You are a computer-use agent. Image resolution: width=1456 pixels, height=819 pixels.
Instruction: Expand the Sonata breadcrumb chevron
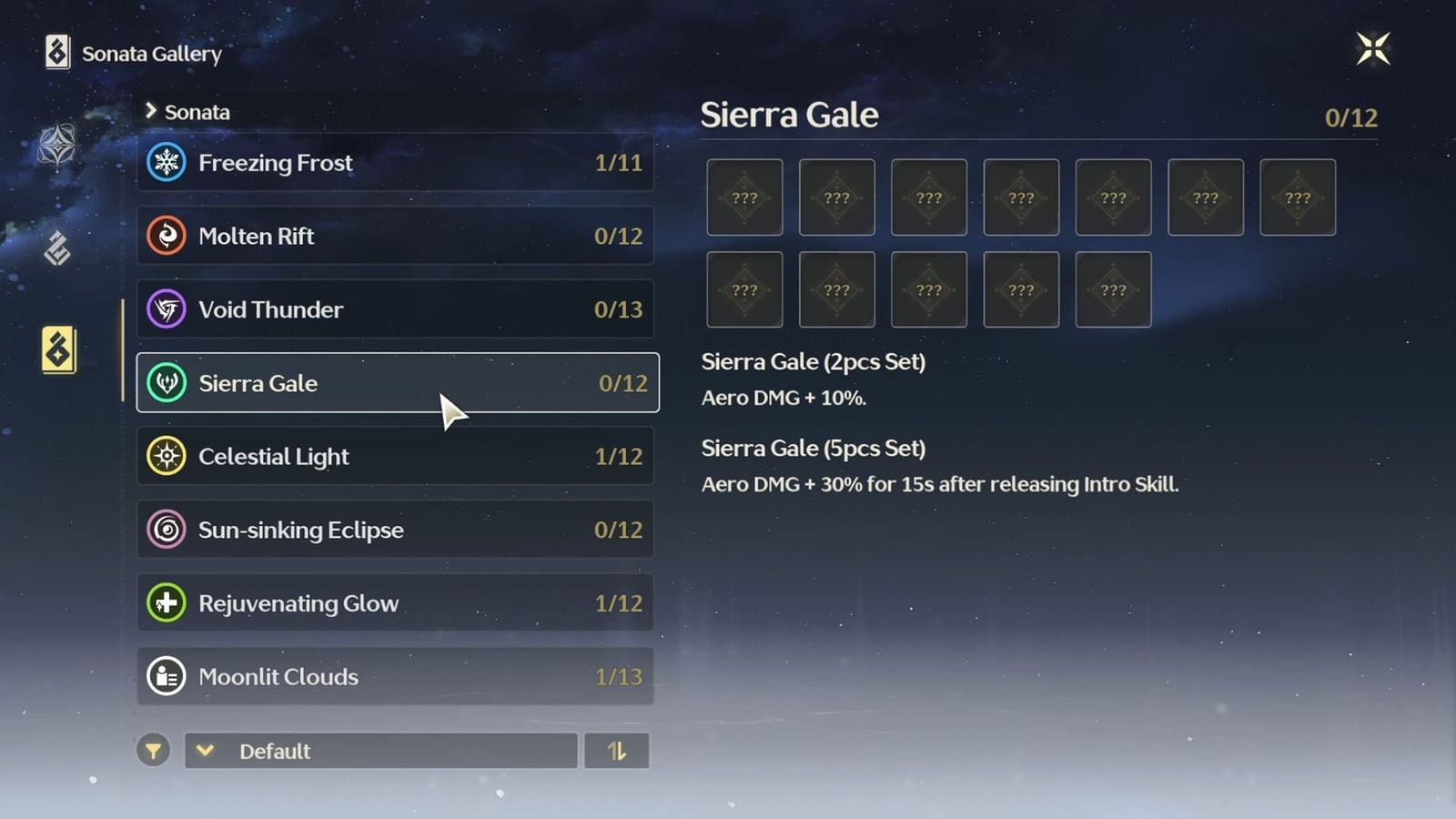151,111
